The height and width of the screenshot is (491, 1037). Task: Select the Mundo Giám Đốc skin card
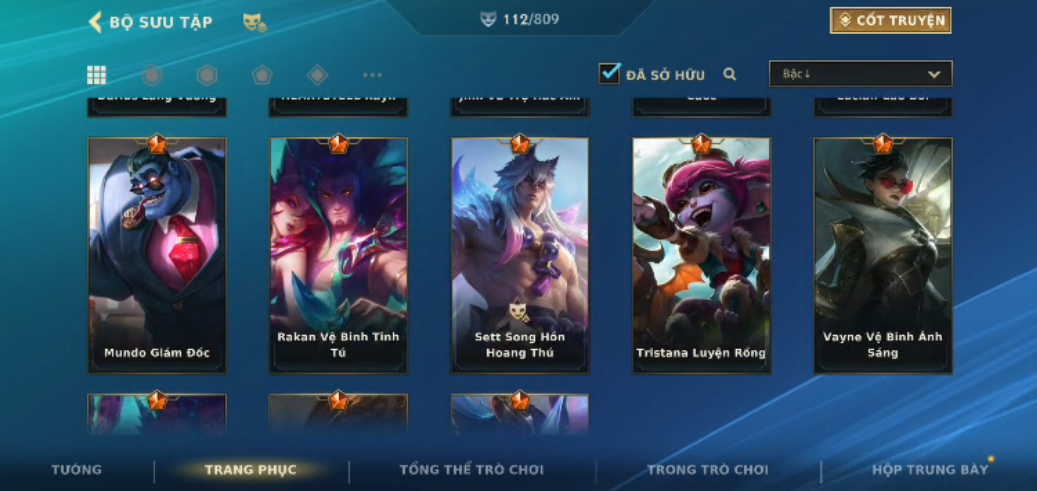tap(157, 256)
